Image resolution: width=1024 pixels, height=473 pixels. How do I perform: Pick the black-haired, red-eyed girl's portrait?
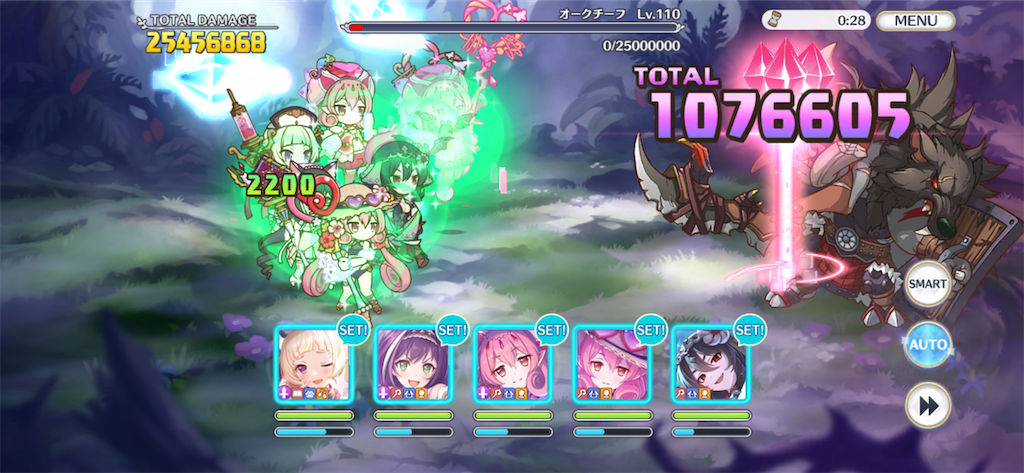711,364
